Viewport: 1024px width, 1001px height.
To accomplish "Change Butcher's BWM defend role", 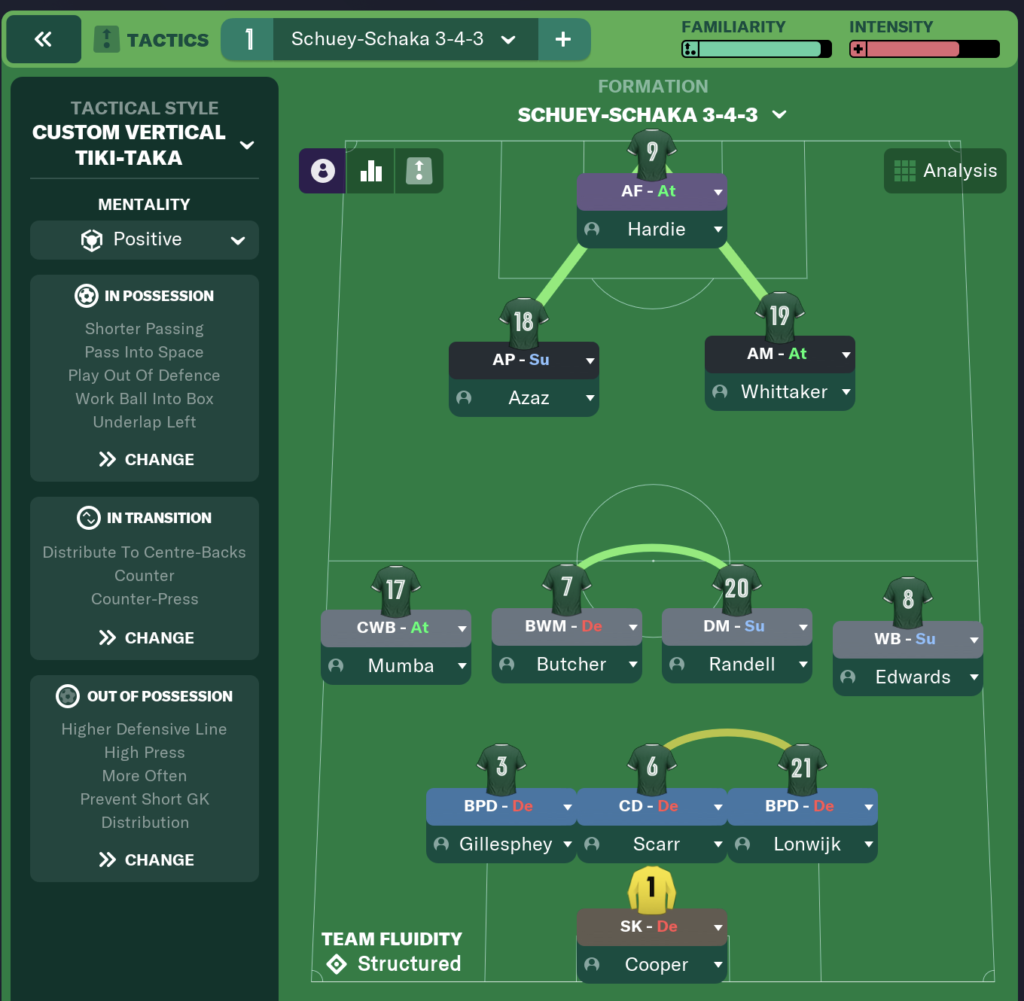I will [632, 627].
